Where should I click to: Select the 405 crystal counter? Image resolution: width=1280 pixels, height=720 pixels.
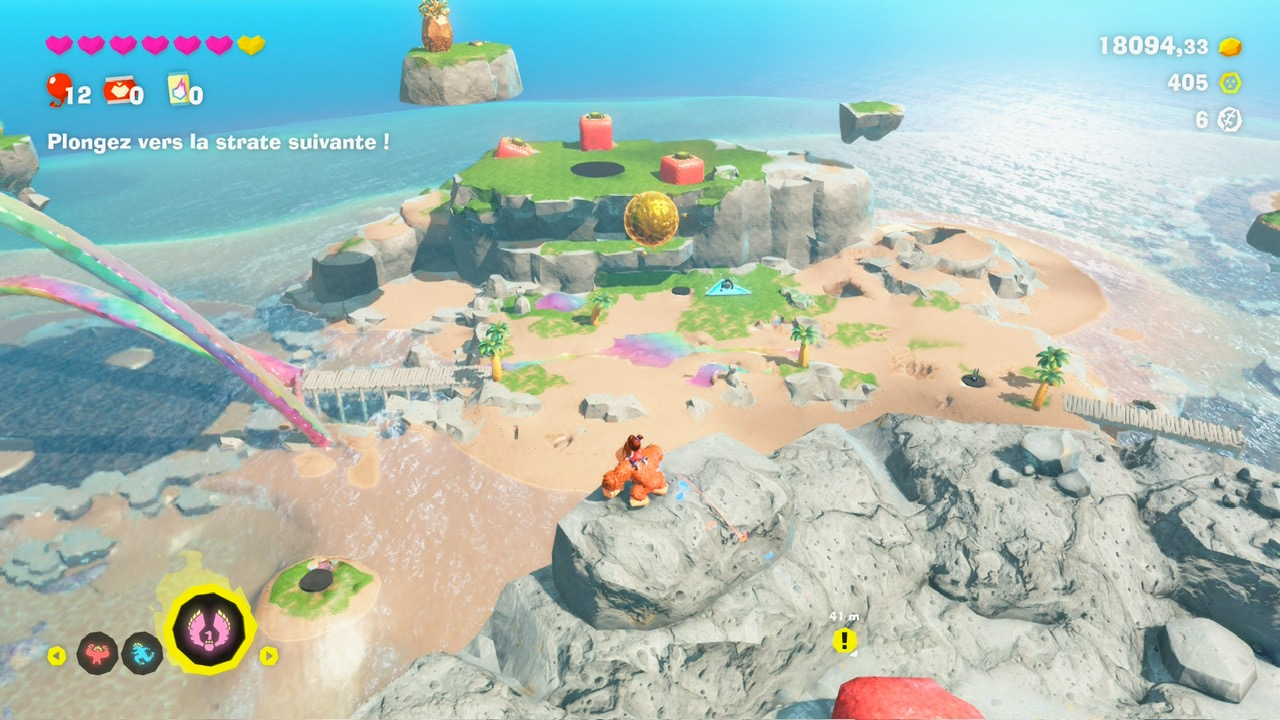click(1189, 82)
